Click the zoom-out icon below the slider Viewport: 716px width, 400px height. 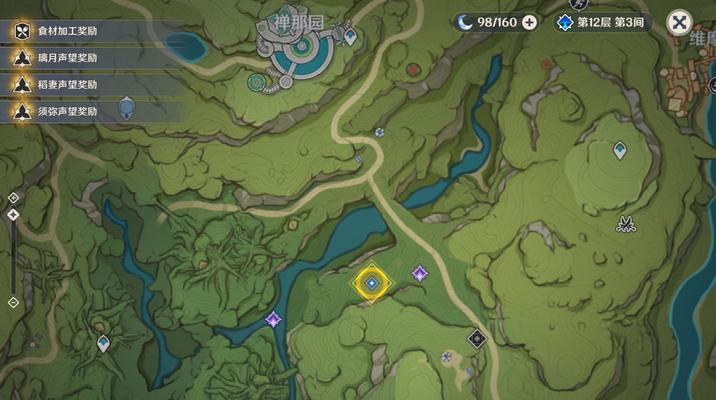[13, 302]
